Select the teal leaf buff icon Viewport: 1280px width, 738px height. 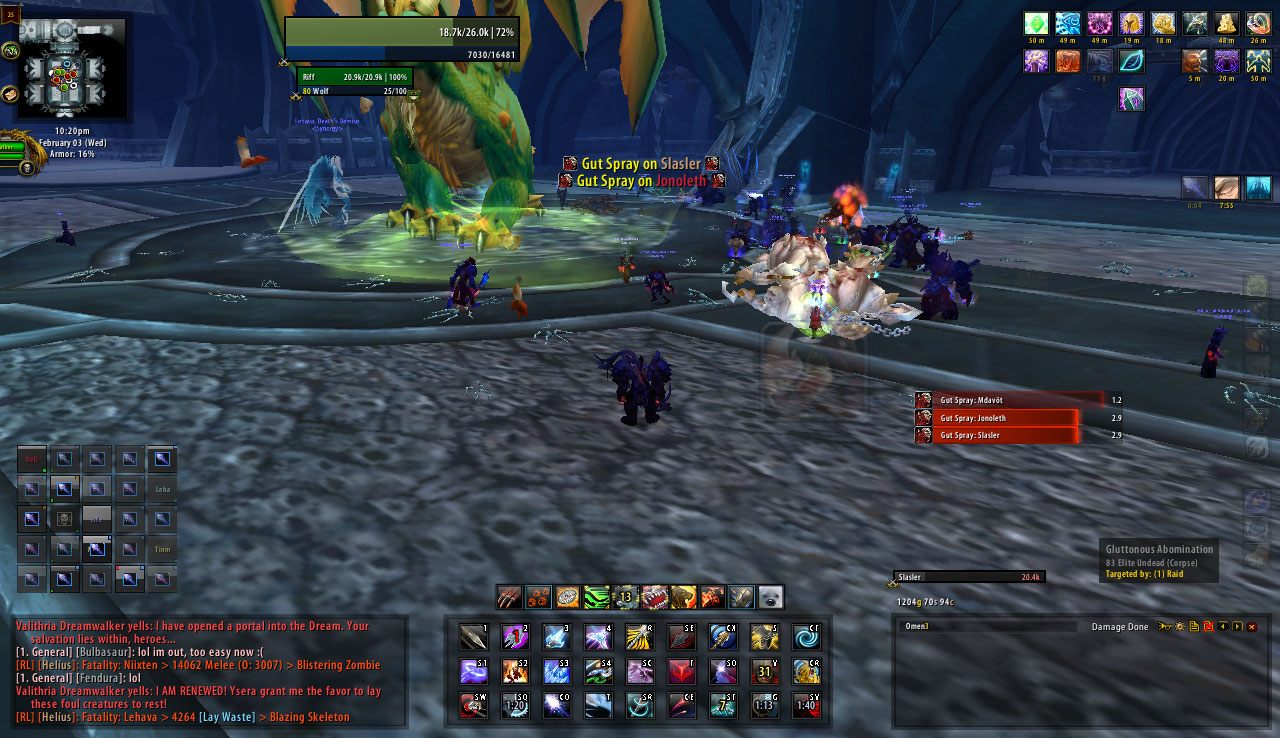click(x=1131, y=61)
